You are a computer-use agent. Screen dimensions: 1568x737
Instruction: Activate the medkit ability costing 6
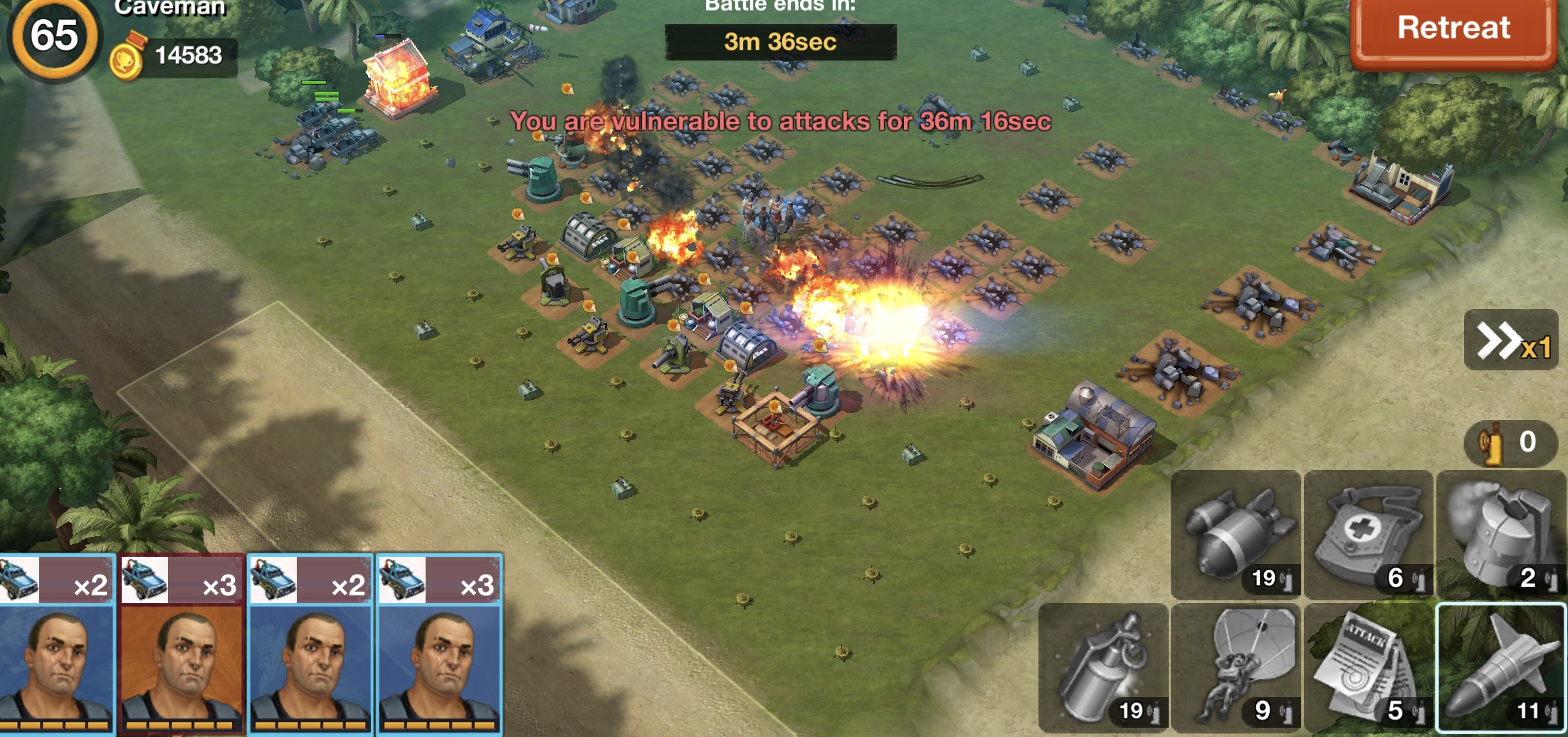coord(1368,534)
